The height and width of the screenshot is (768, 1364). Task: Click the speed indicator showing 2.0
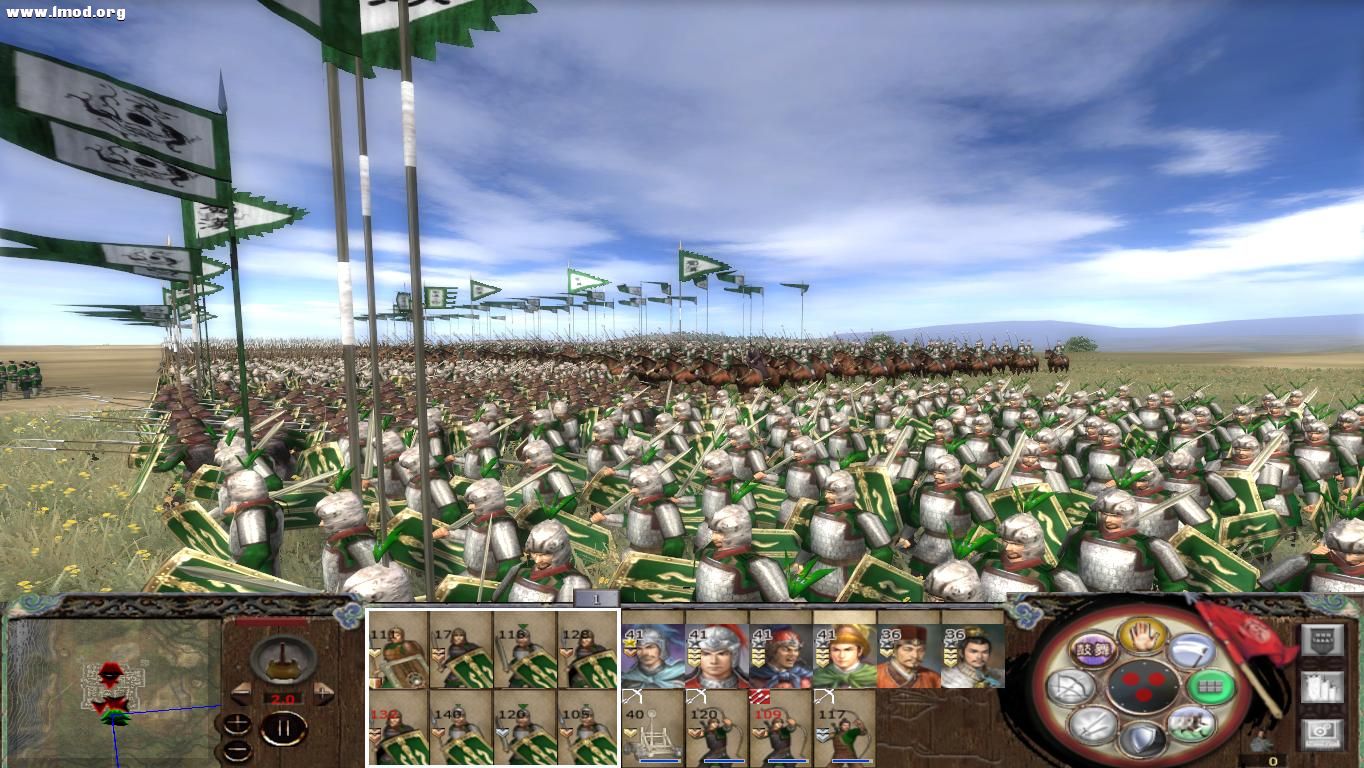point(282,698)
